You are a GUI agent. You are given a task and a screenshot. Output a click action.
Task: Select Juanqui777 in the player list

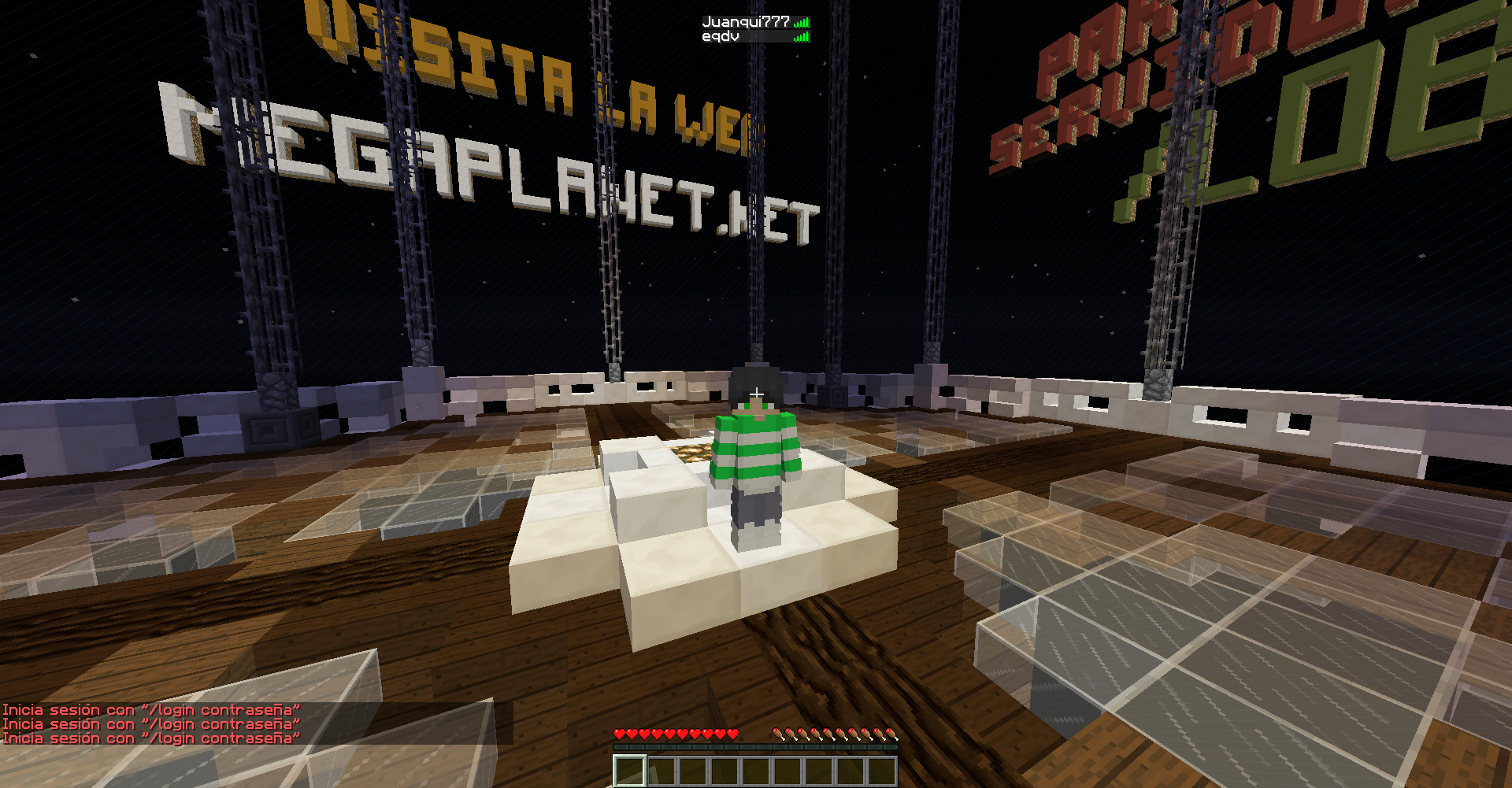click(746, 22)
